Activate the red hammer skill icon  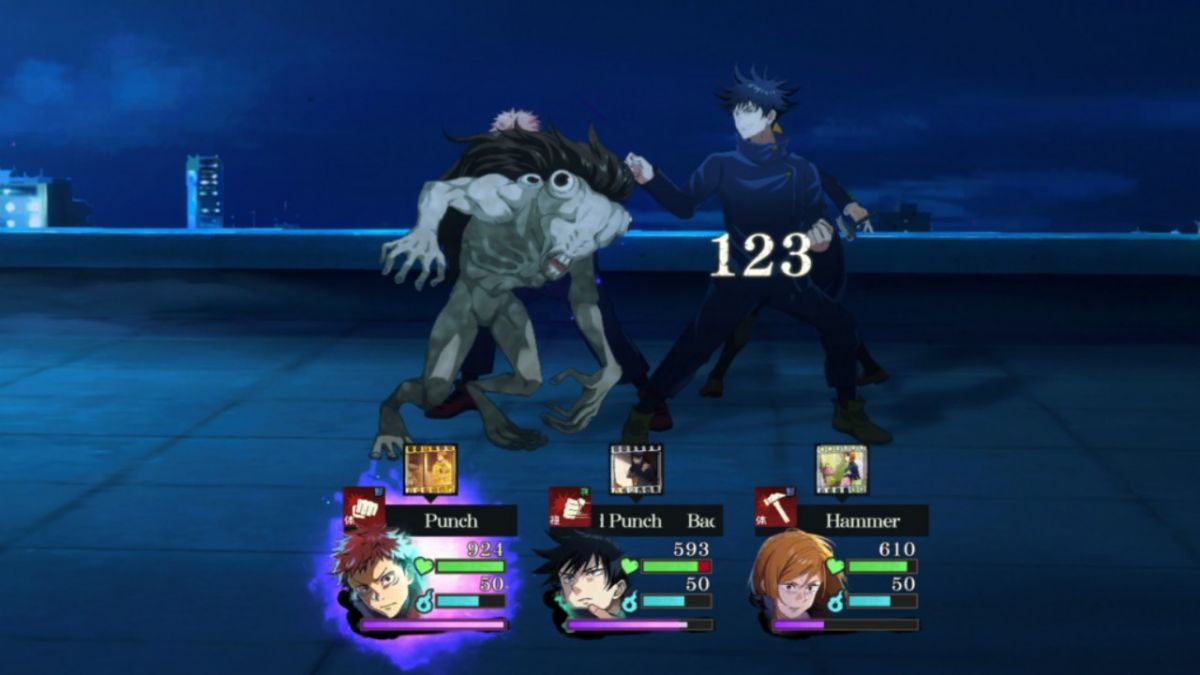tap(776, 508)
